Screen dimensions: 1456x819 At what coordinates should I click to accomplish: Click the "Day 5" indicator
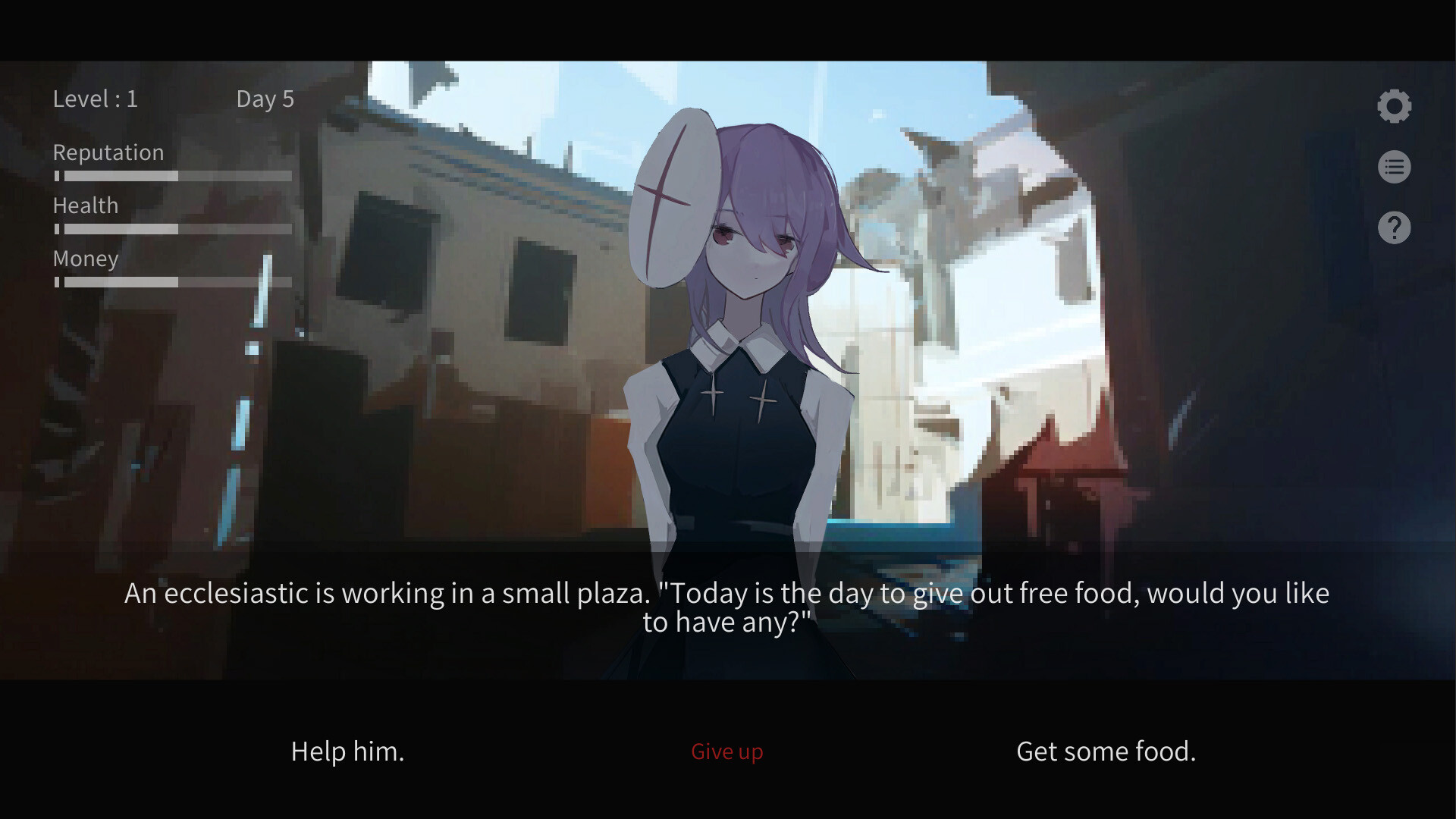point(265,99)
